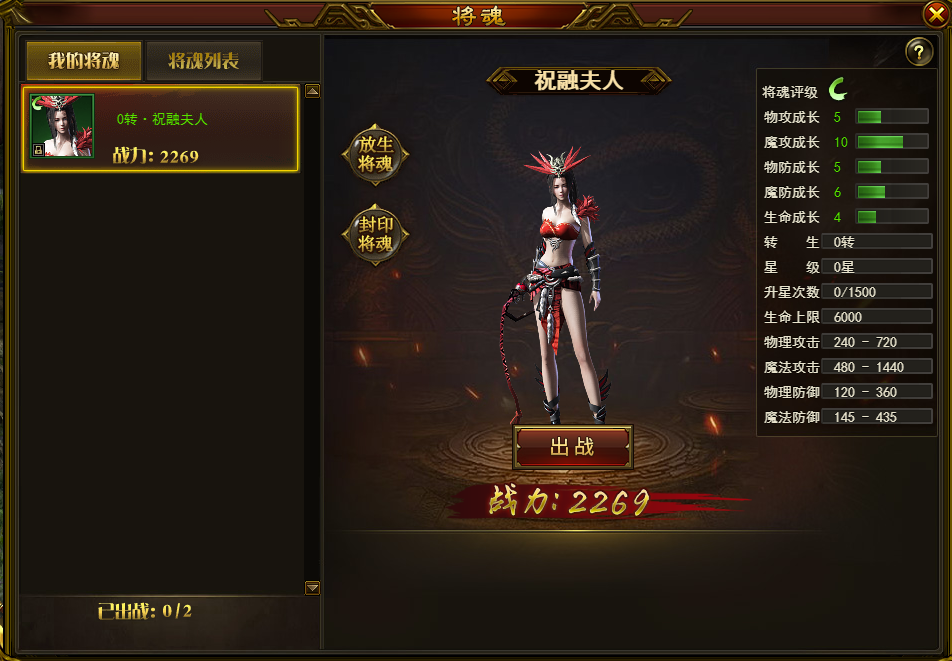The width and height of the screenshot is (952, 661).
Task: Deploy the soul with 出战 button
Action: tap(573, 447)
